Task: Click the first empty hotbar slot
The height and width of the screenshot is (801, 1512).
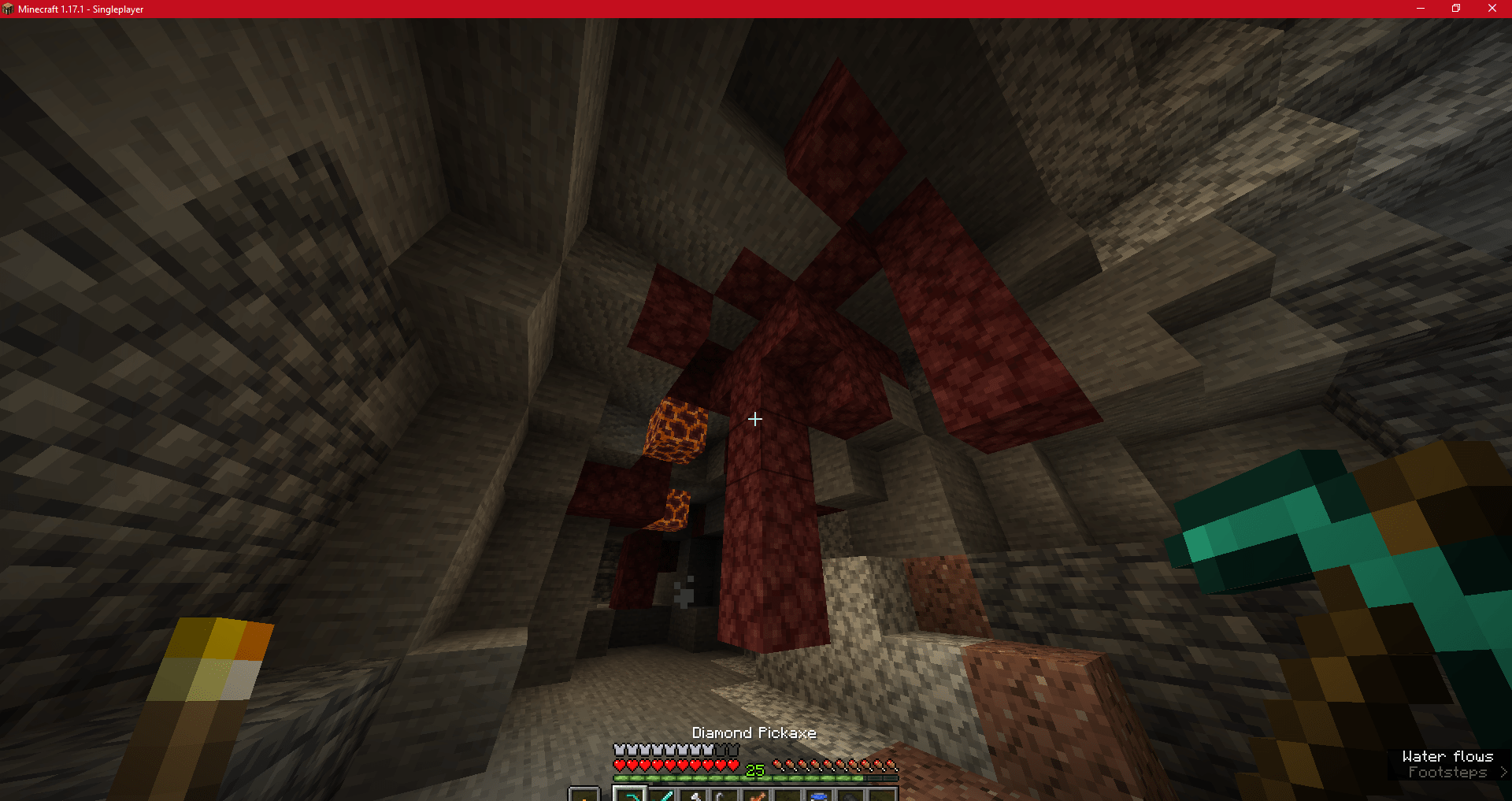Action: pos(787,795)
